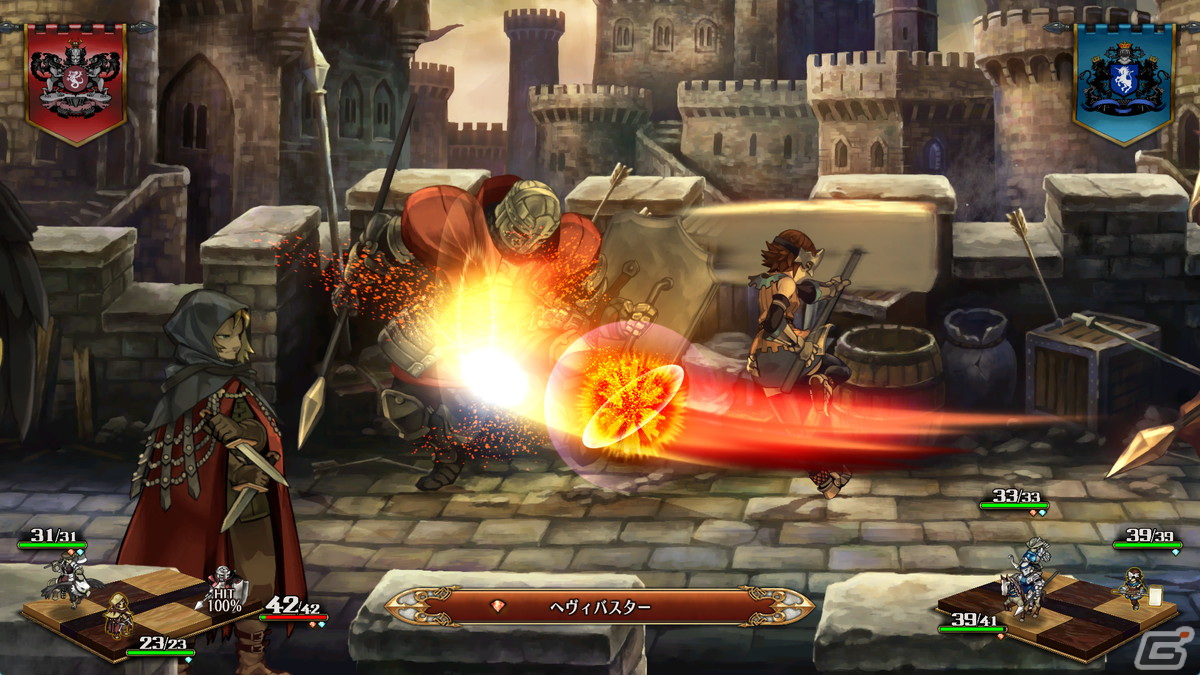The width and height of the screenshot is (1200, 675).
Task: Select the red enemy faction crest banner
Action: (76, 80)
